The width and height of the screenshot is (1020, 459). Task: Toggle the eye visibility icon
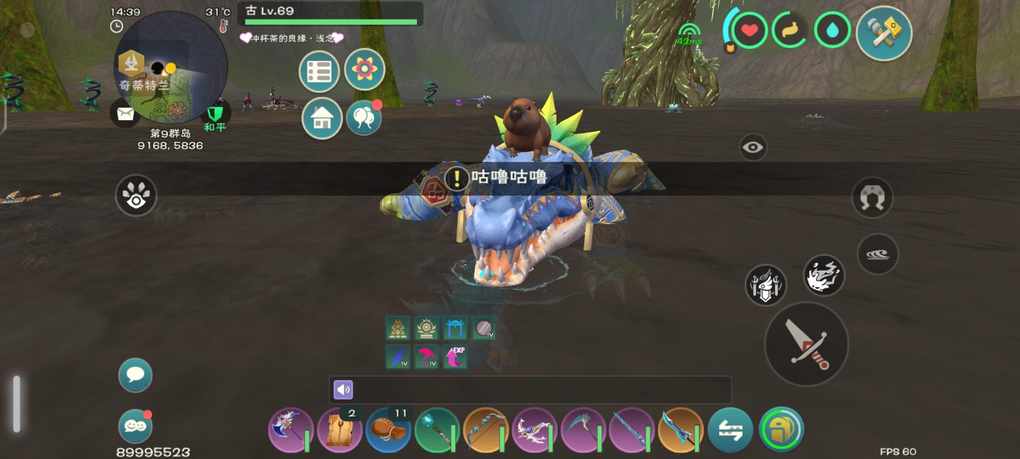(x=753, y=148)
